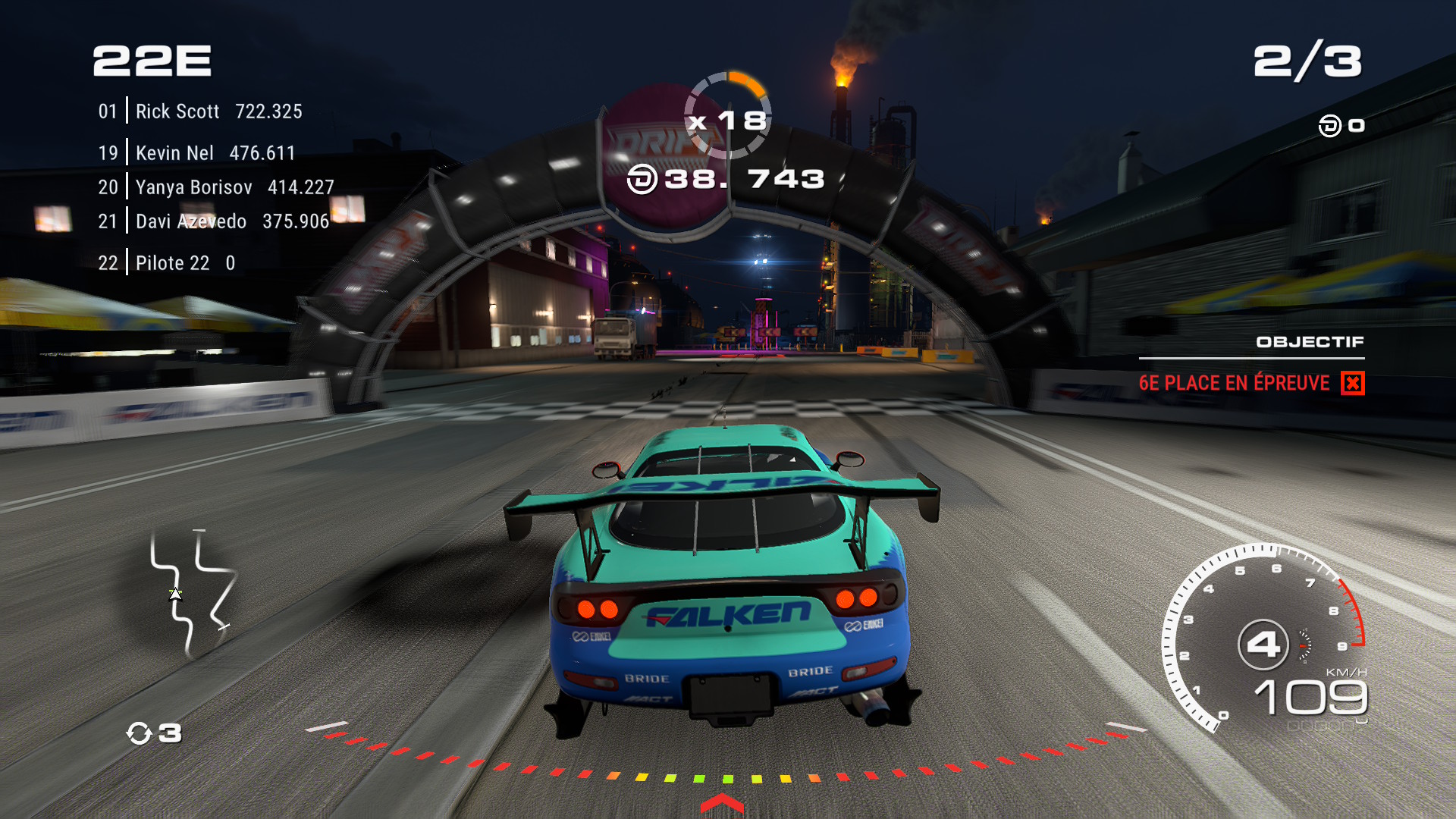1456x819 pixels.
Task: Choose Yanya Borisov in the standings
Action: coord(216,187)
